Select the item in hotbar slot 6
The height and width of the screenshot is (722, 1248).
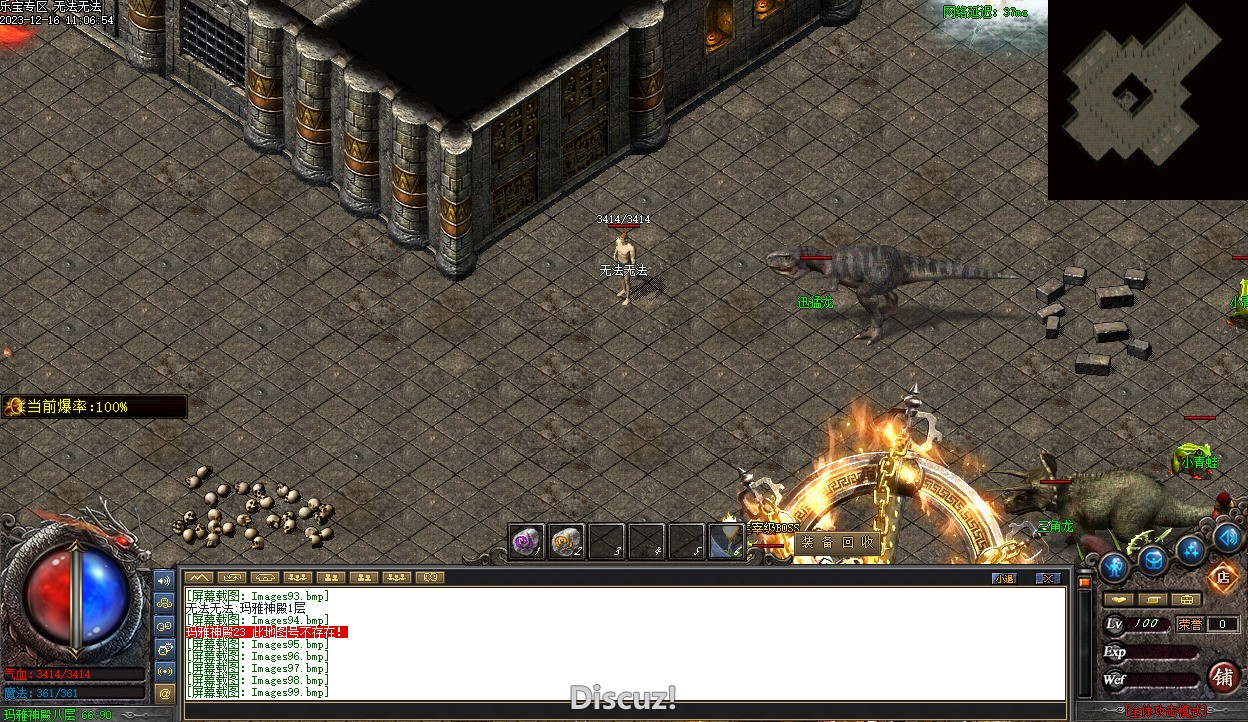click(726, 542)
